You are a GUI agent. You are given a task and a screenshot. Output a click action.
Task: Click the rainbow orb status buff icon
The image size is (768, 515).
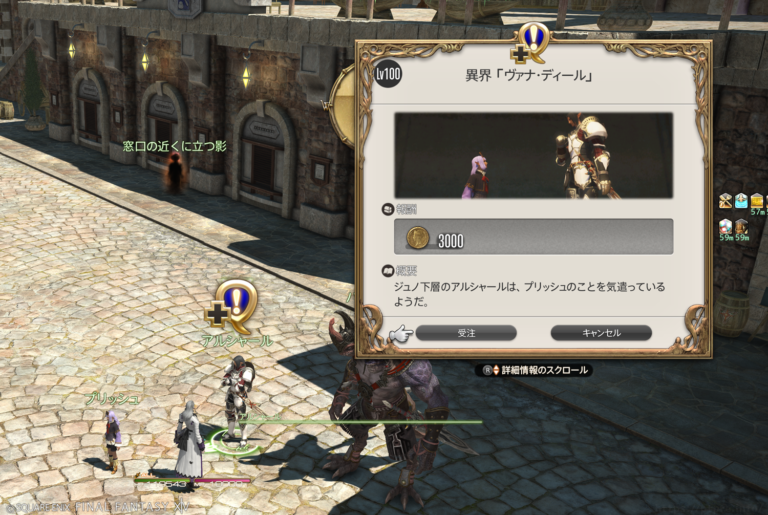click(726, 228)
